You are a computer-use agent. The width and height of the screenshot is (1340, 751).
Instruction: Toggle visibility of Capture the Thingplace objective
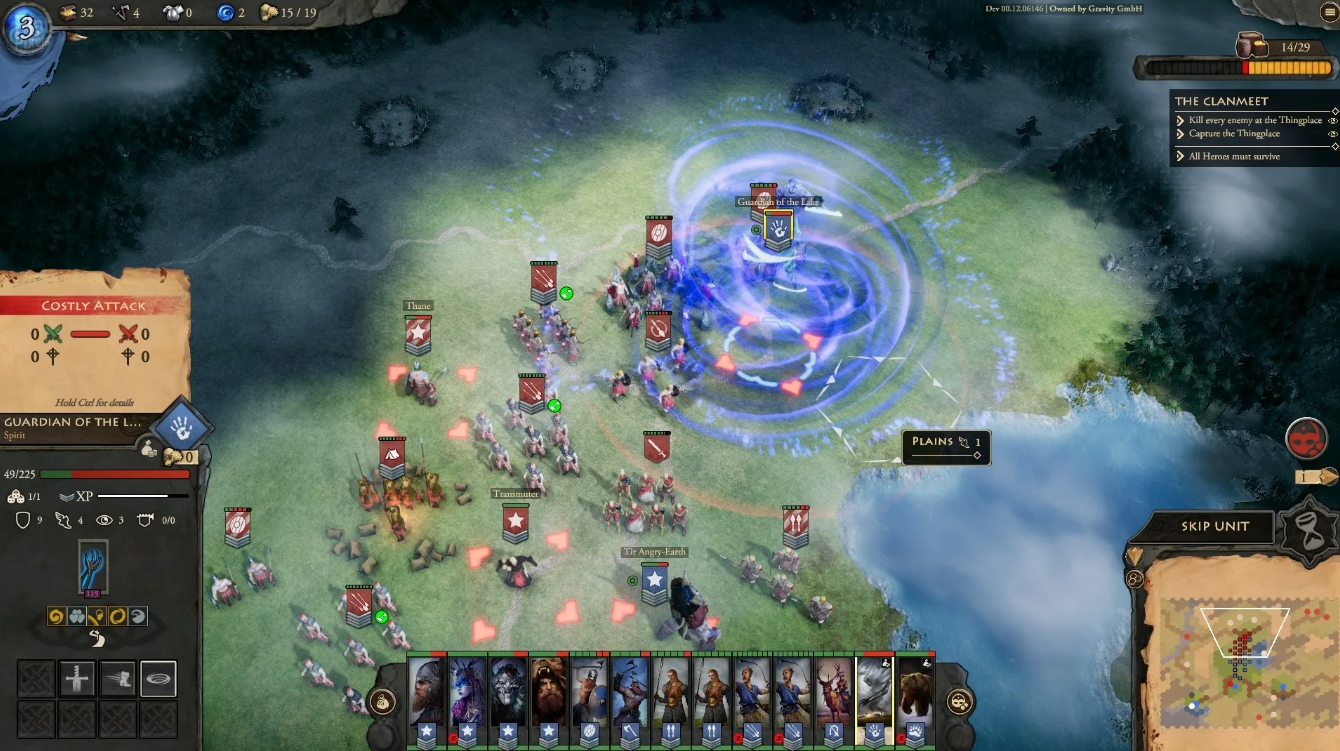click(x=1333, y=134)
